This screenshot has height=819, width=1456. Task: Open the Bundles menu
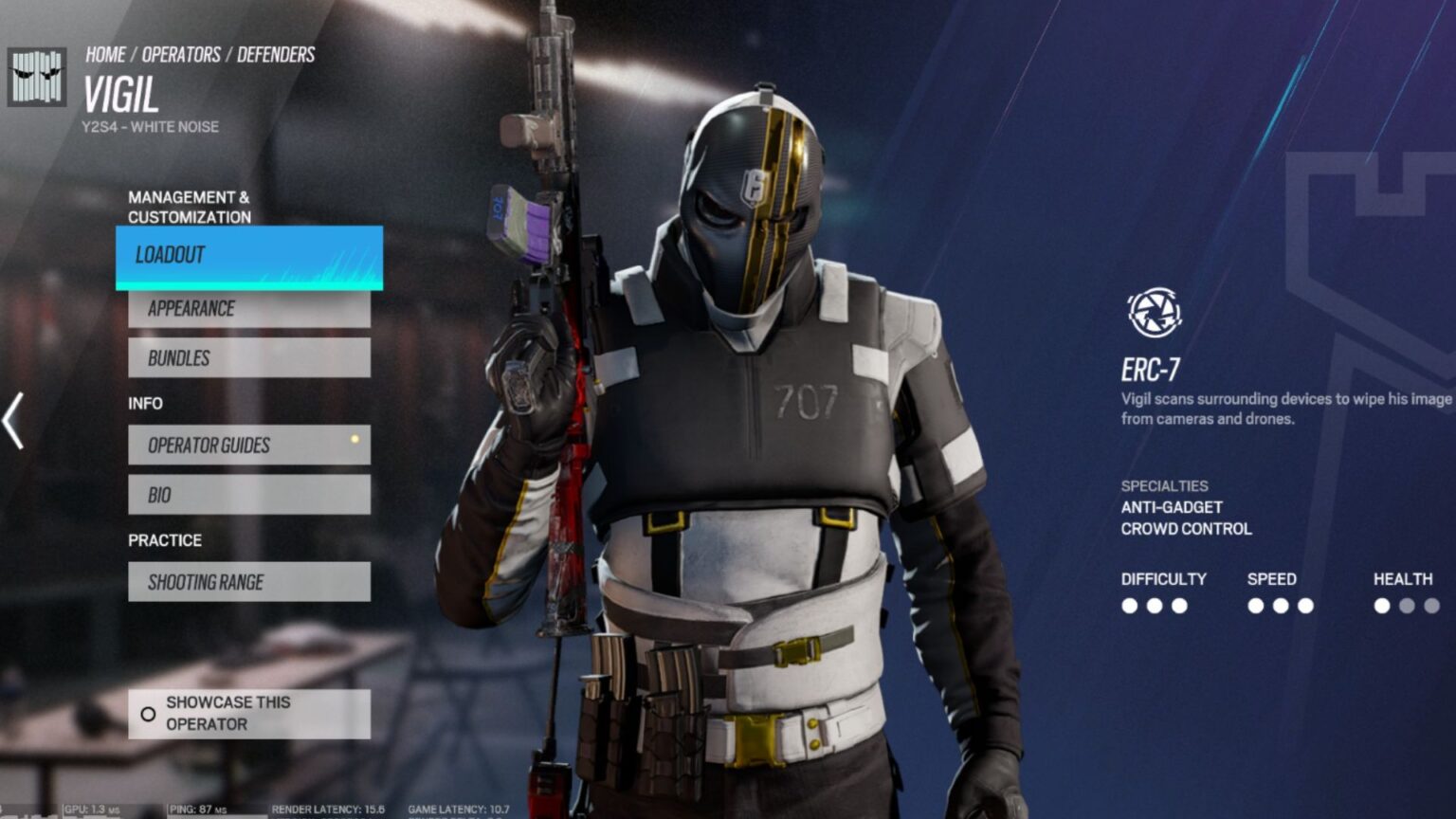click(x=248, y=358)
